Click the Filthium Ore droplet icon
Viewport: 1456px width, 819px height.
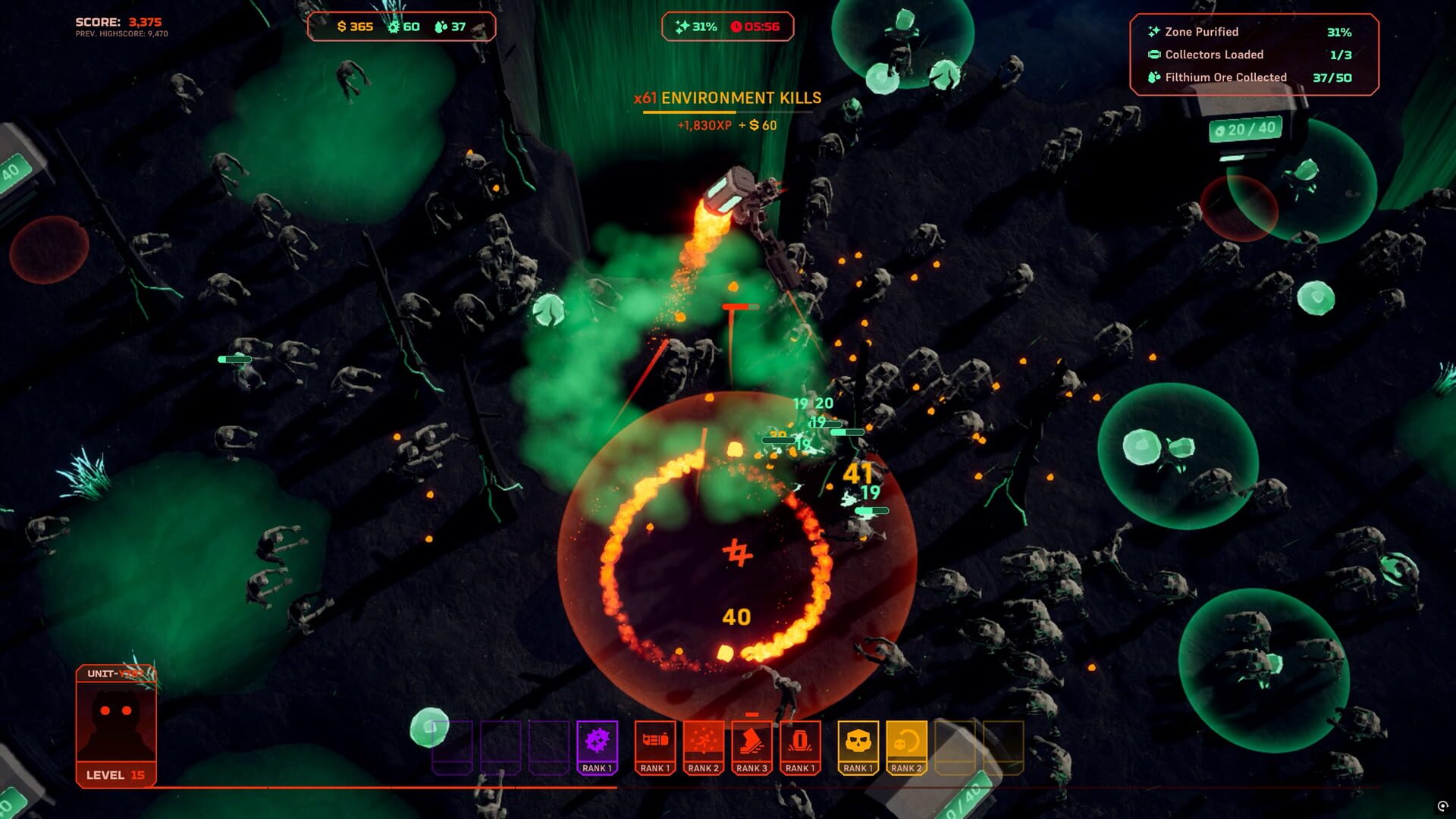[1153, 77]
